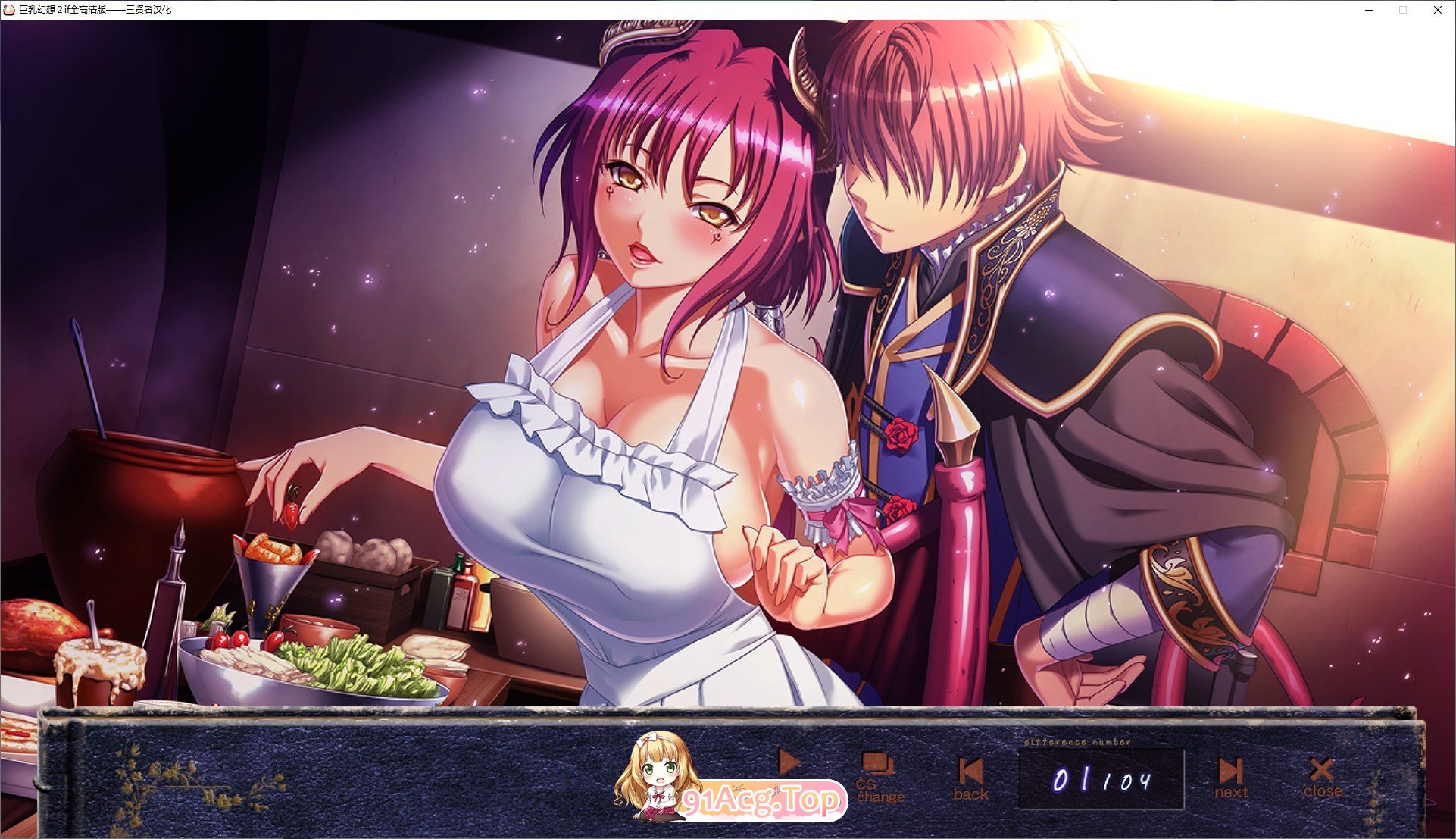Close the CG viewer panel
The height and width of the screenshot is (839, 1456).
coord(1322,778)
